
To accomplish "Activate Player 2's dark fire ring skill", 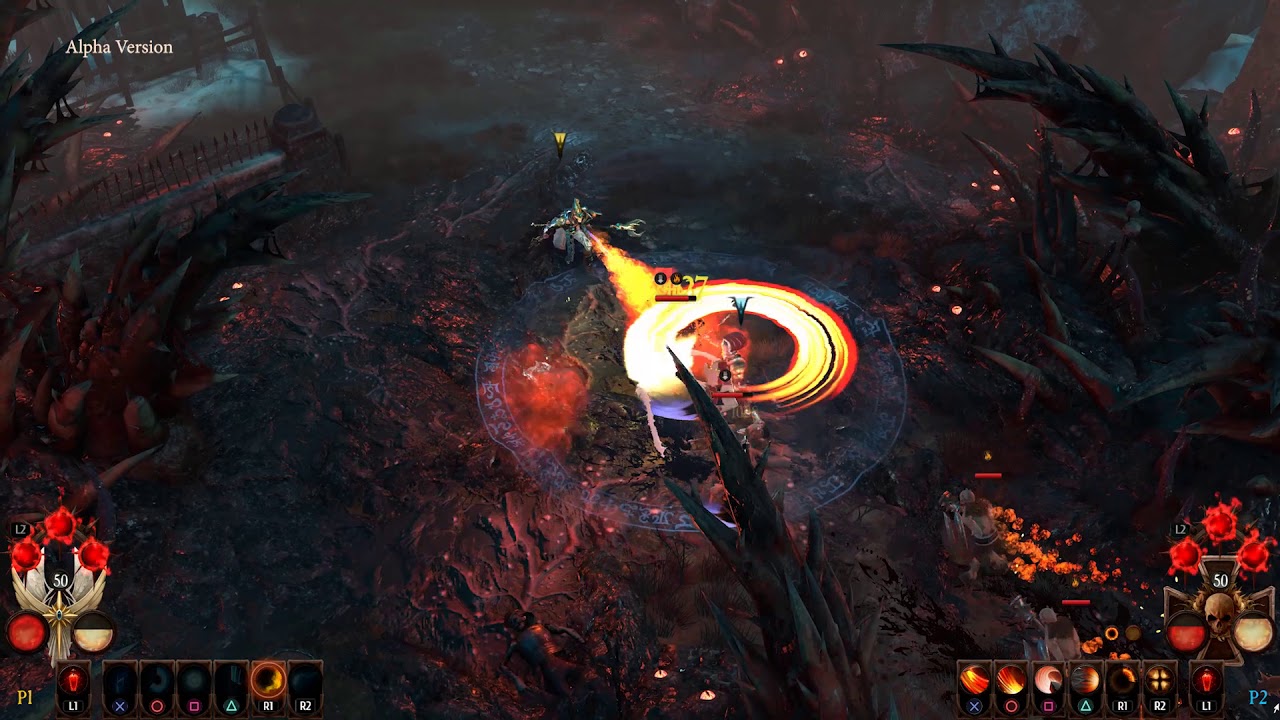I will pyautogui.click(x=1122, y=681).
